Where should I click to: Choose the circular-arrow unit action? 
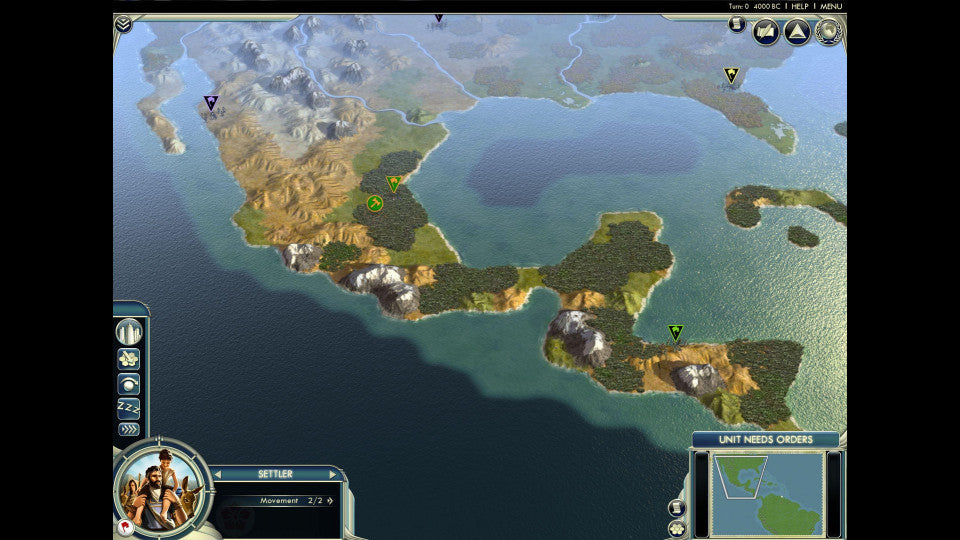[x=129, y=384]
